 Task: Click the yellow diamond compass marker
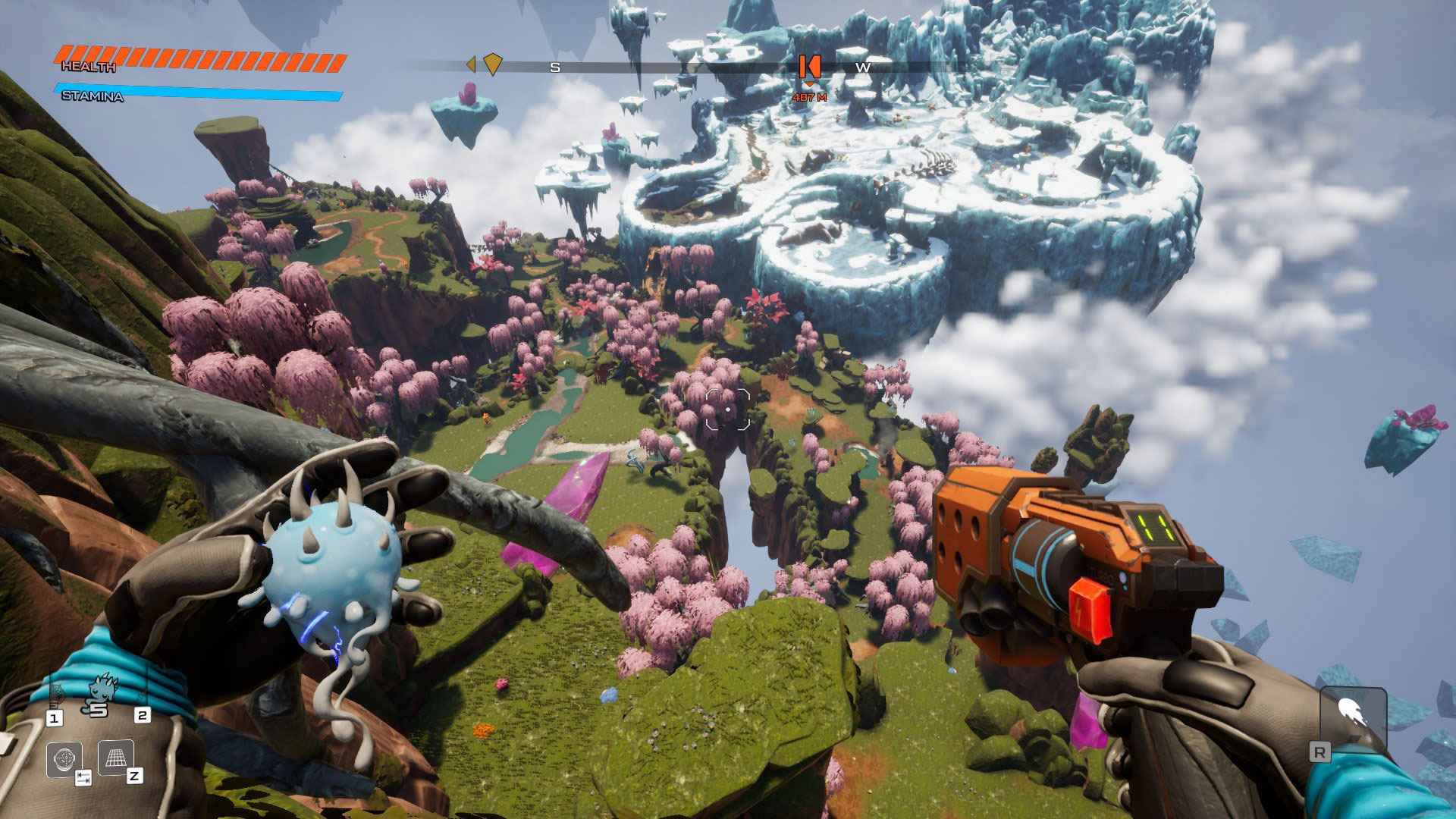pos(493,64)
